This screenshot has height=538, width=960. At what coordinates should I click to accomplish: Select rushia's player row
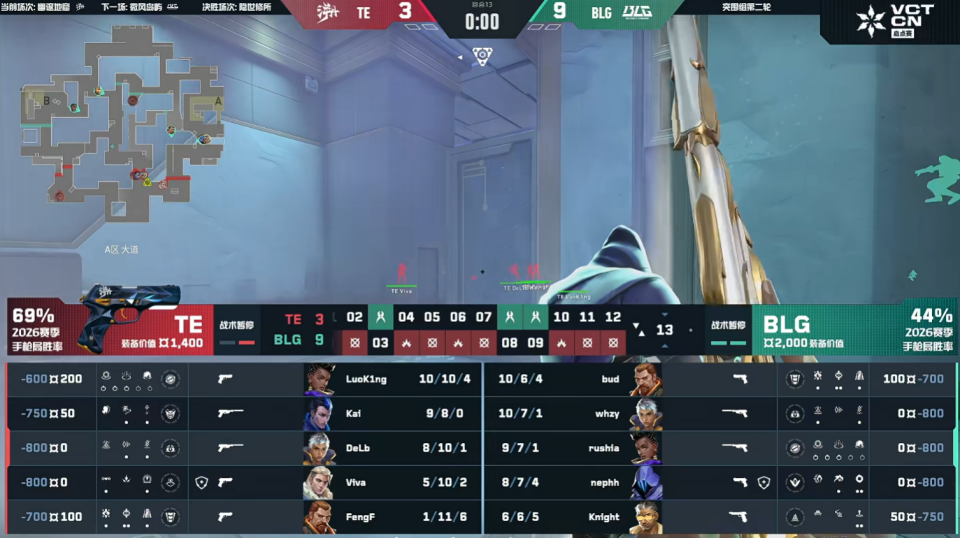click(715, 448)
